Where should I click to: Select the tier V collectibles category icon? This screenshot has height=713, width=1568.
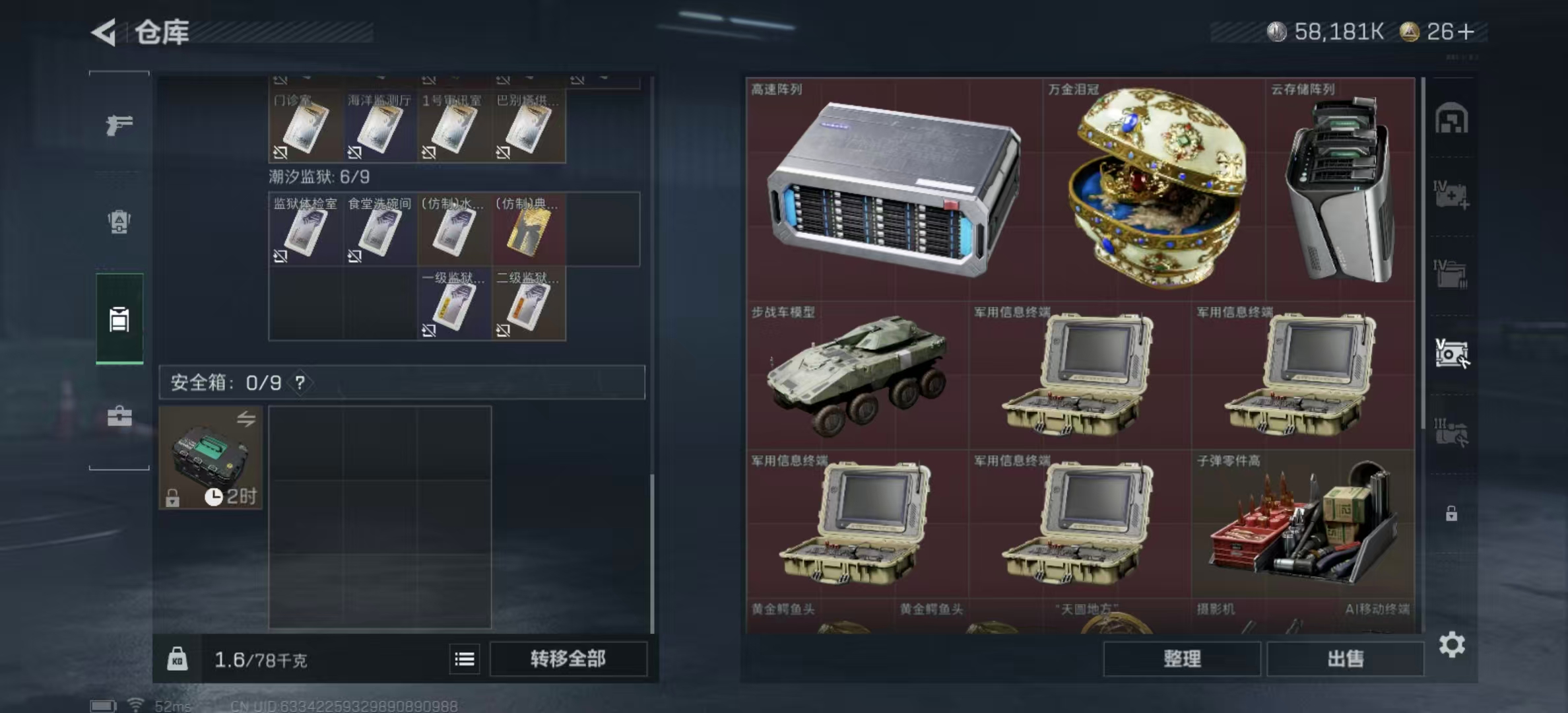tap(1453, 352)
